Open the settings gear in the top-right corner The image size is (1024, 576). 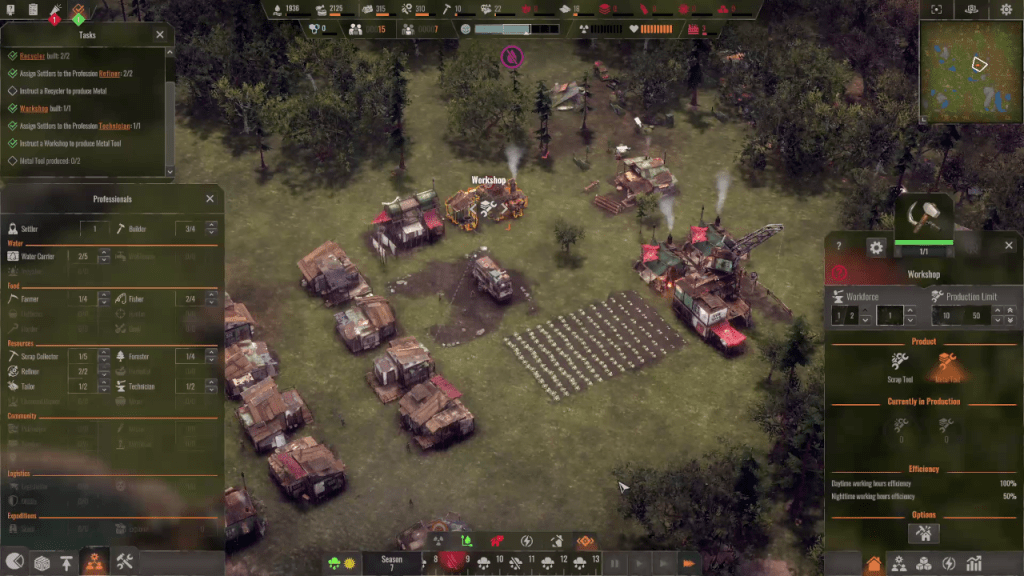click(1006, 9)
